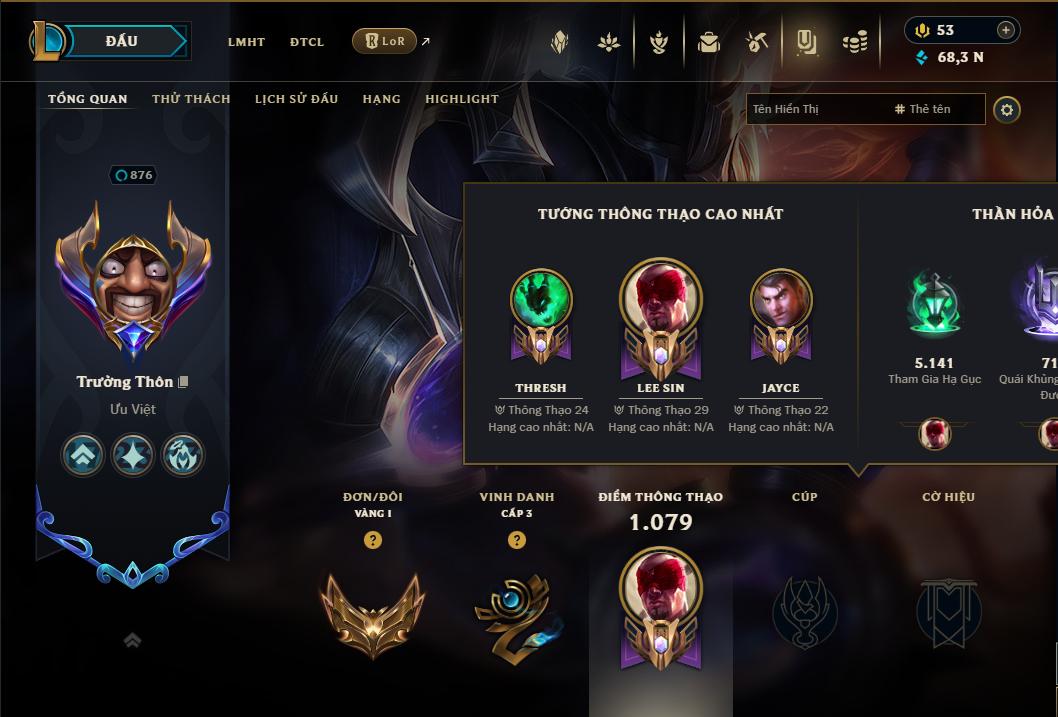Expand the banner chevron arrow
This screenshot has height=717, width=1058.
tap(132, 640)
